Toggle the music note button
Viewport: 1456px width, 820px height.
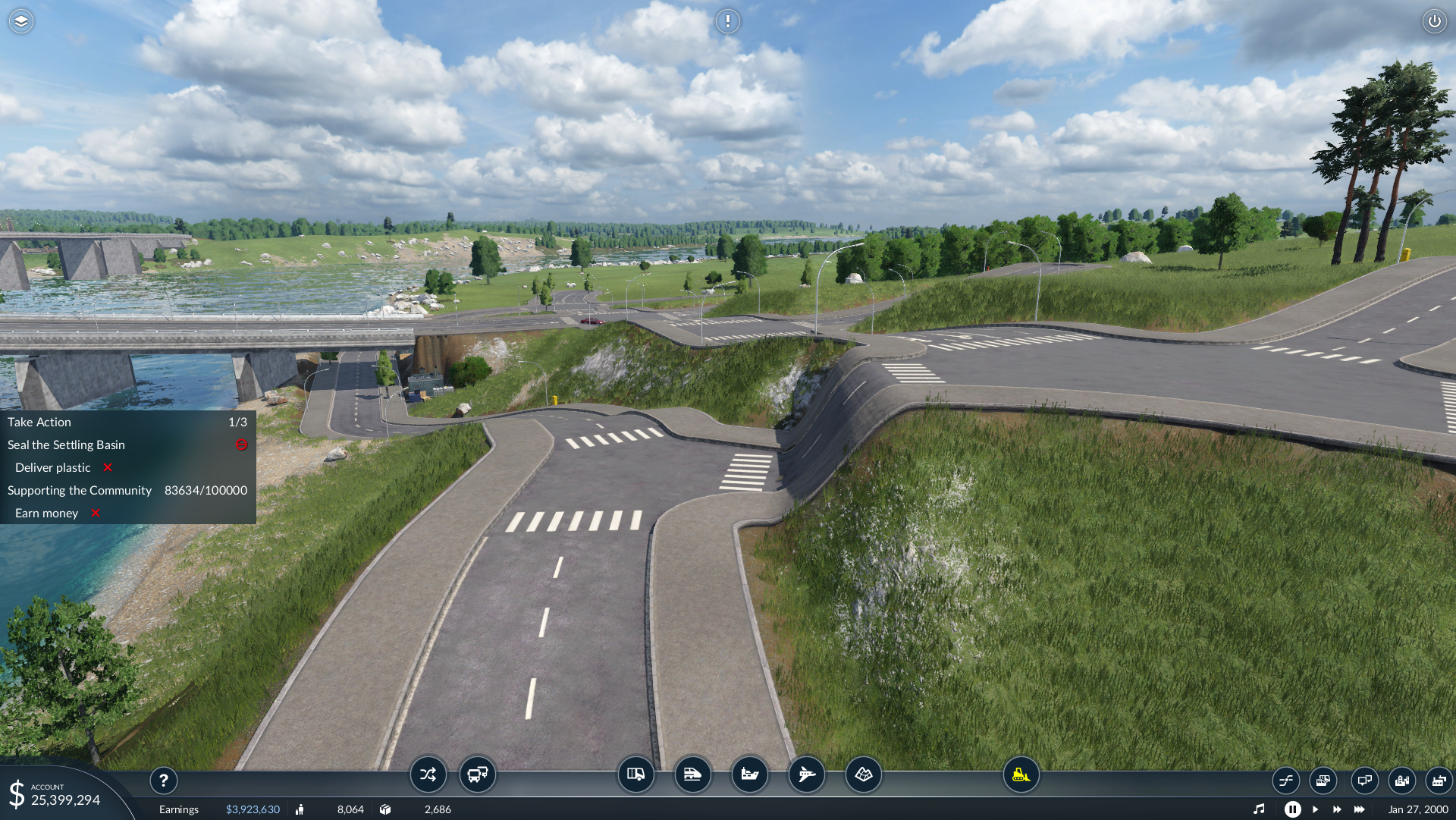pos(1259,809)
